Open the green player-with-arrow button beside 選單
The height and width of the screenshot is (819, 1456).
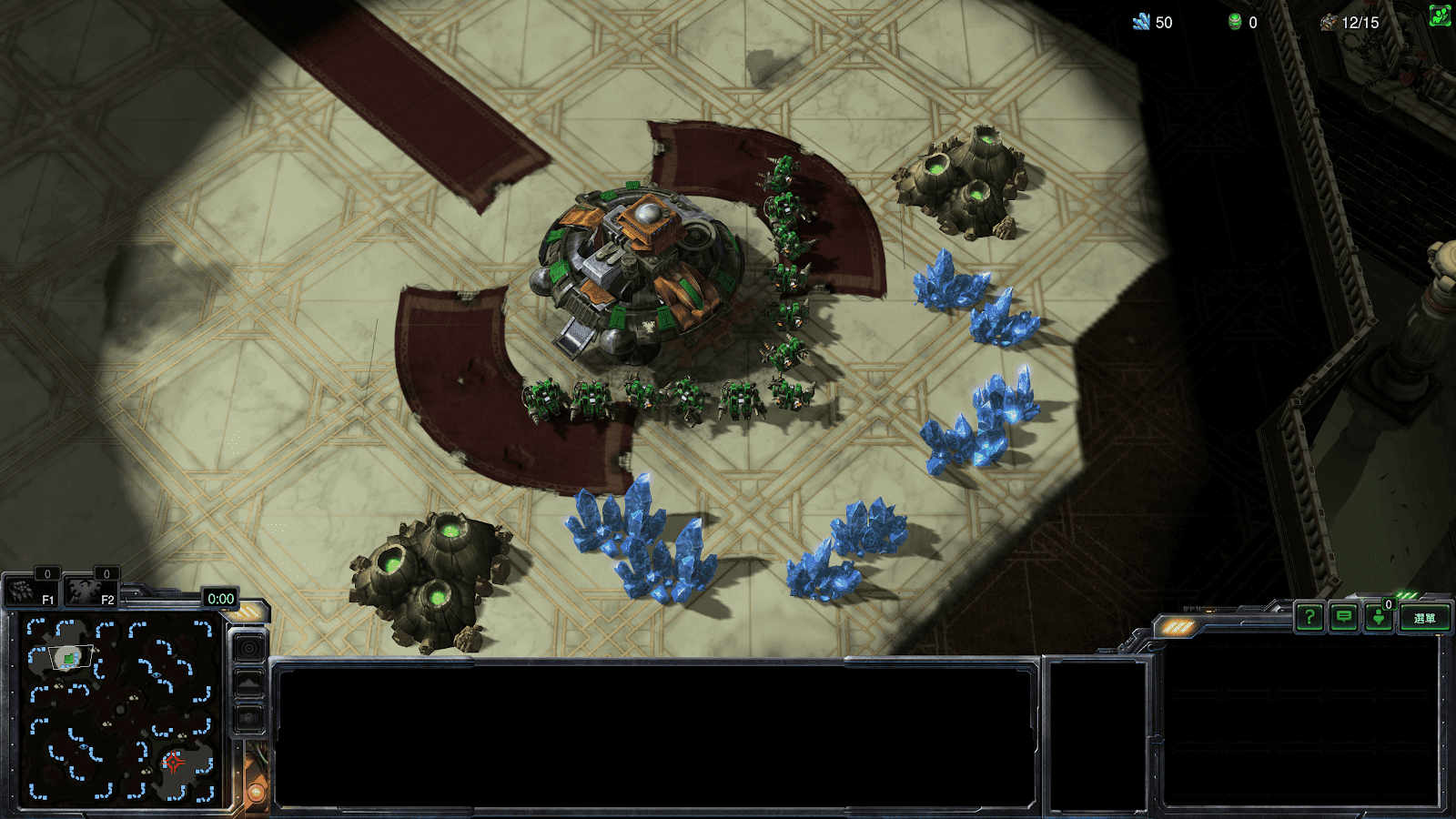pos(1379,618)
